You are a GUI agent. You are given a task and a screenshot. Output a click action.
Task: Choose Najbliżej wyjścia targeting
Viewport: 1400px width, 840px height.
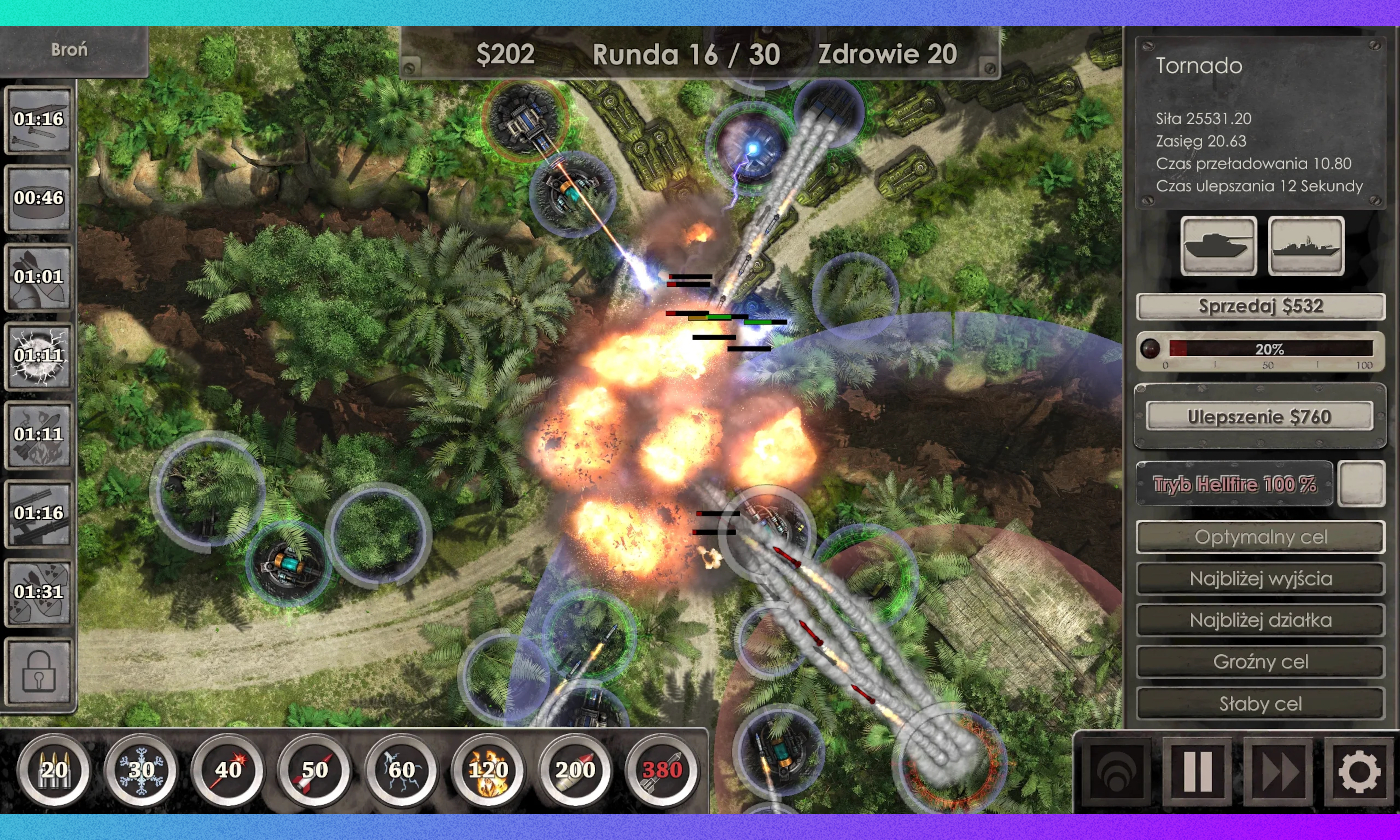[x=1260, y=579]
